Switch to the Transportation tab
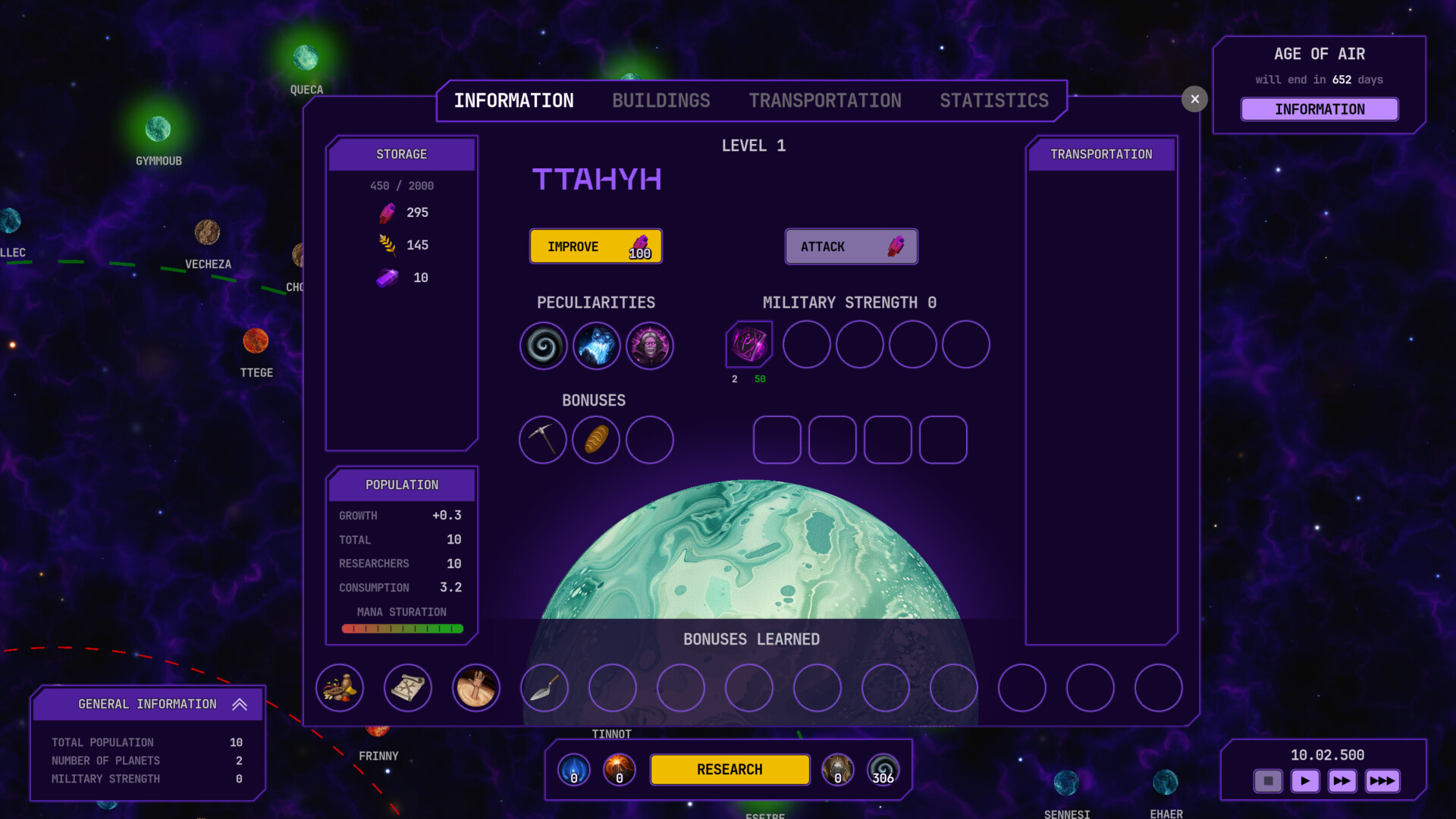 pyautogui.click(x=825, y=100)
